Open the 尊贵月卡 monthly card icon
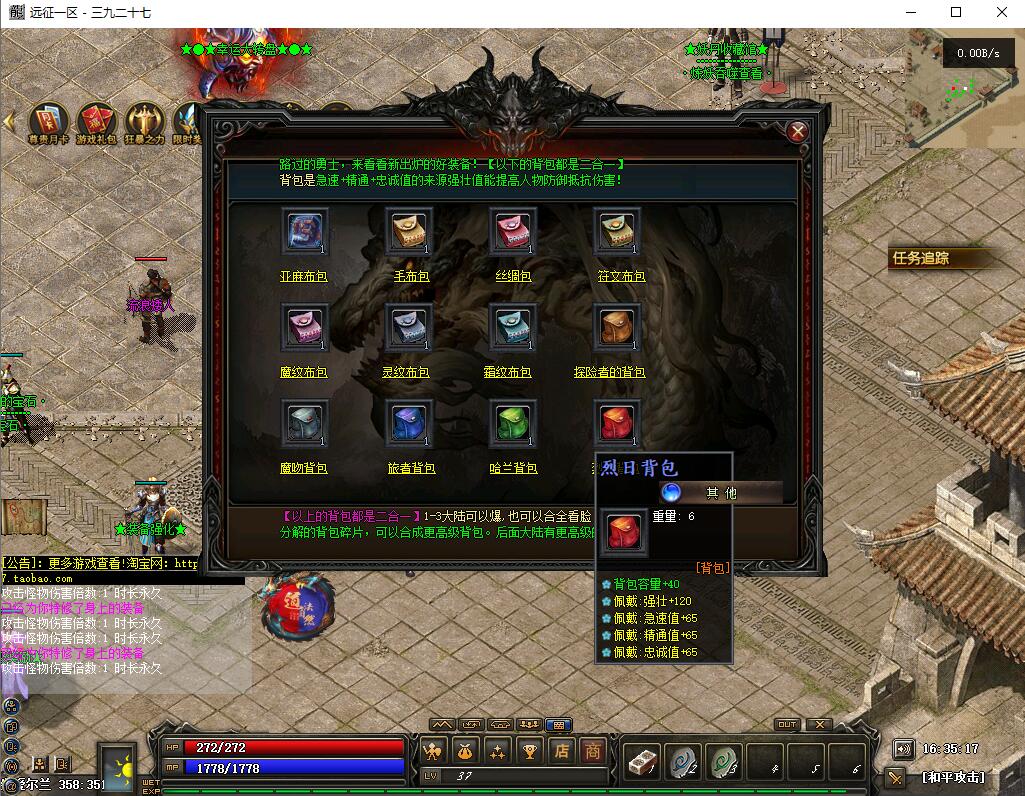The image size is (1025, 796). 49,123
